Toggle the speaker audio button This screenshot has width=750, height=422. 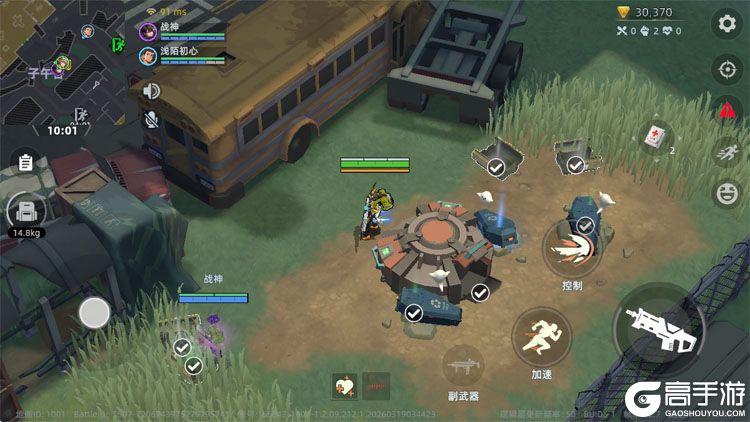[x=152, y=91]
